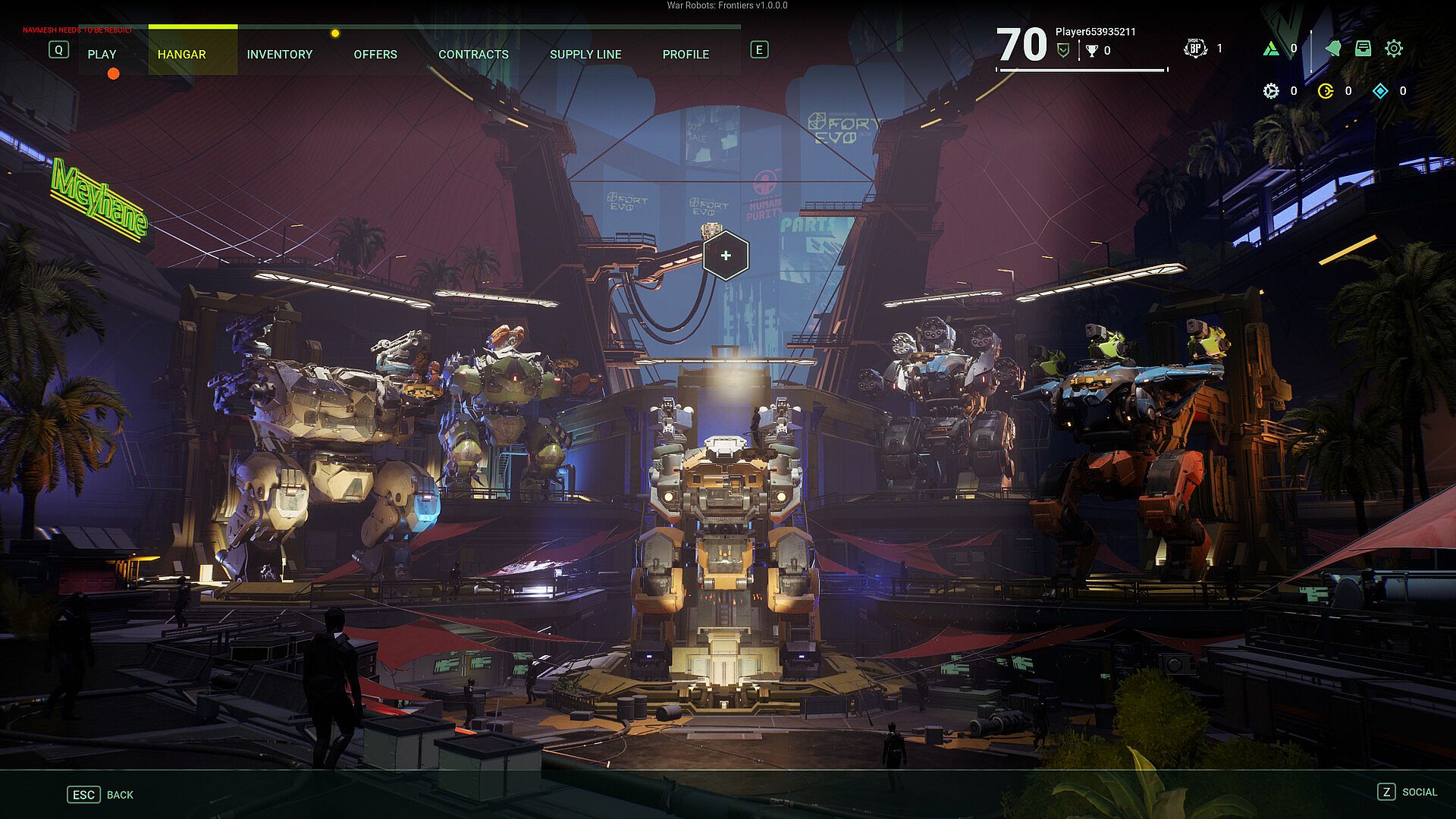Switch to the Inventory tab
The width and height of the screenshot is (1456, 819).
click(279, 55)
